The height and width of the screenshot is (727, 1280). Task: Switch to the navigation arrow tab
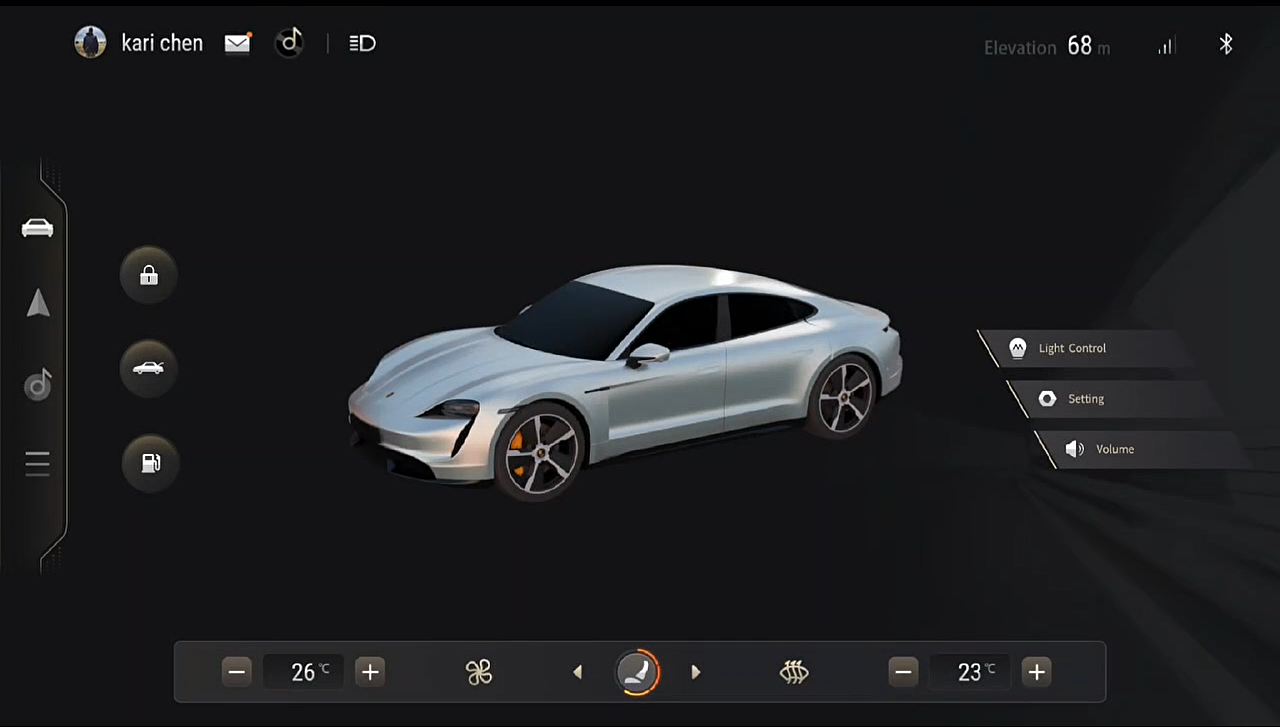[38, 303]
